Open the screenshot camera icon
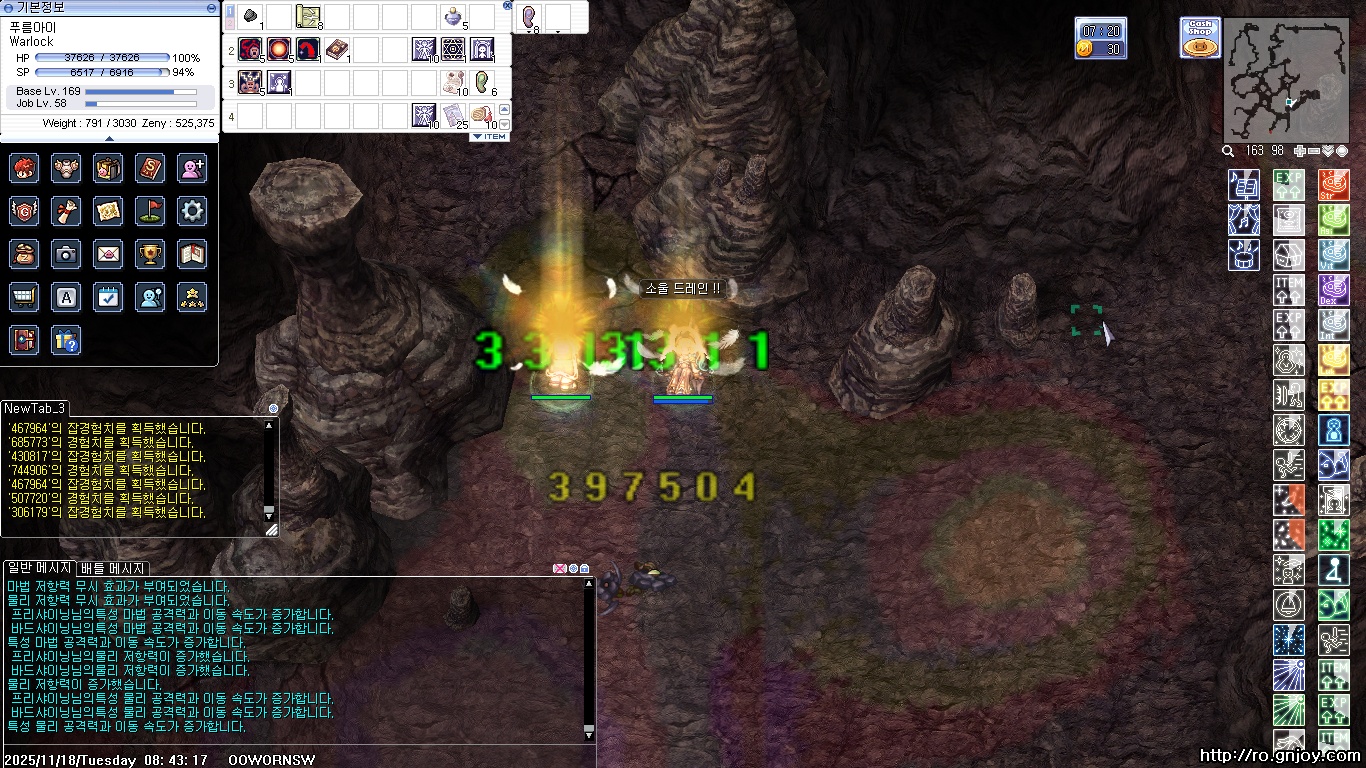Viewport: 1366px width, 768px height. (x=66, y=254)
